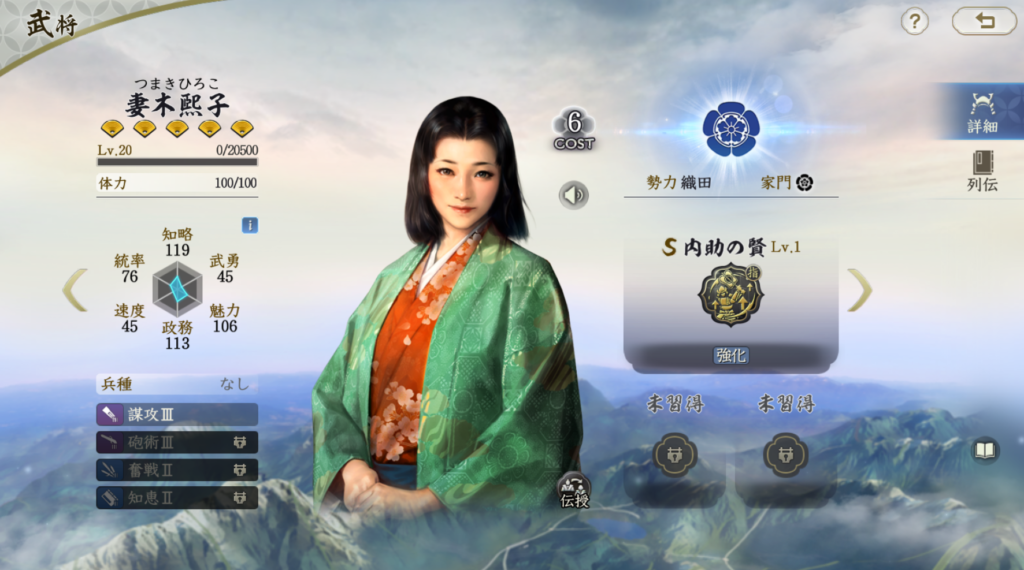
Task: Open the 列伝 biography tab
Action: (x=981, y=170)
